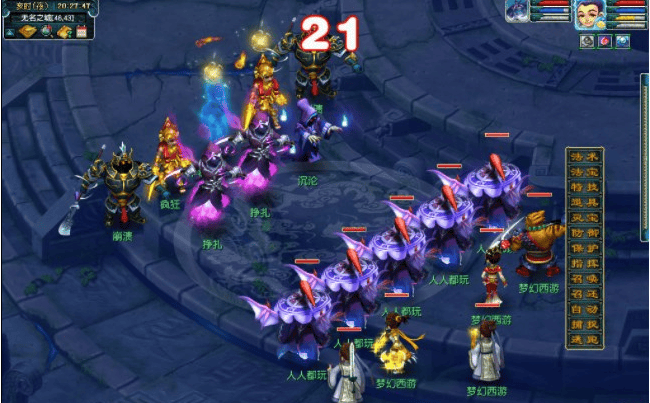Select the 法术 (Spell) battle command

pos(584,158)
